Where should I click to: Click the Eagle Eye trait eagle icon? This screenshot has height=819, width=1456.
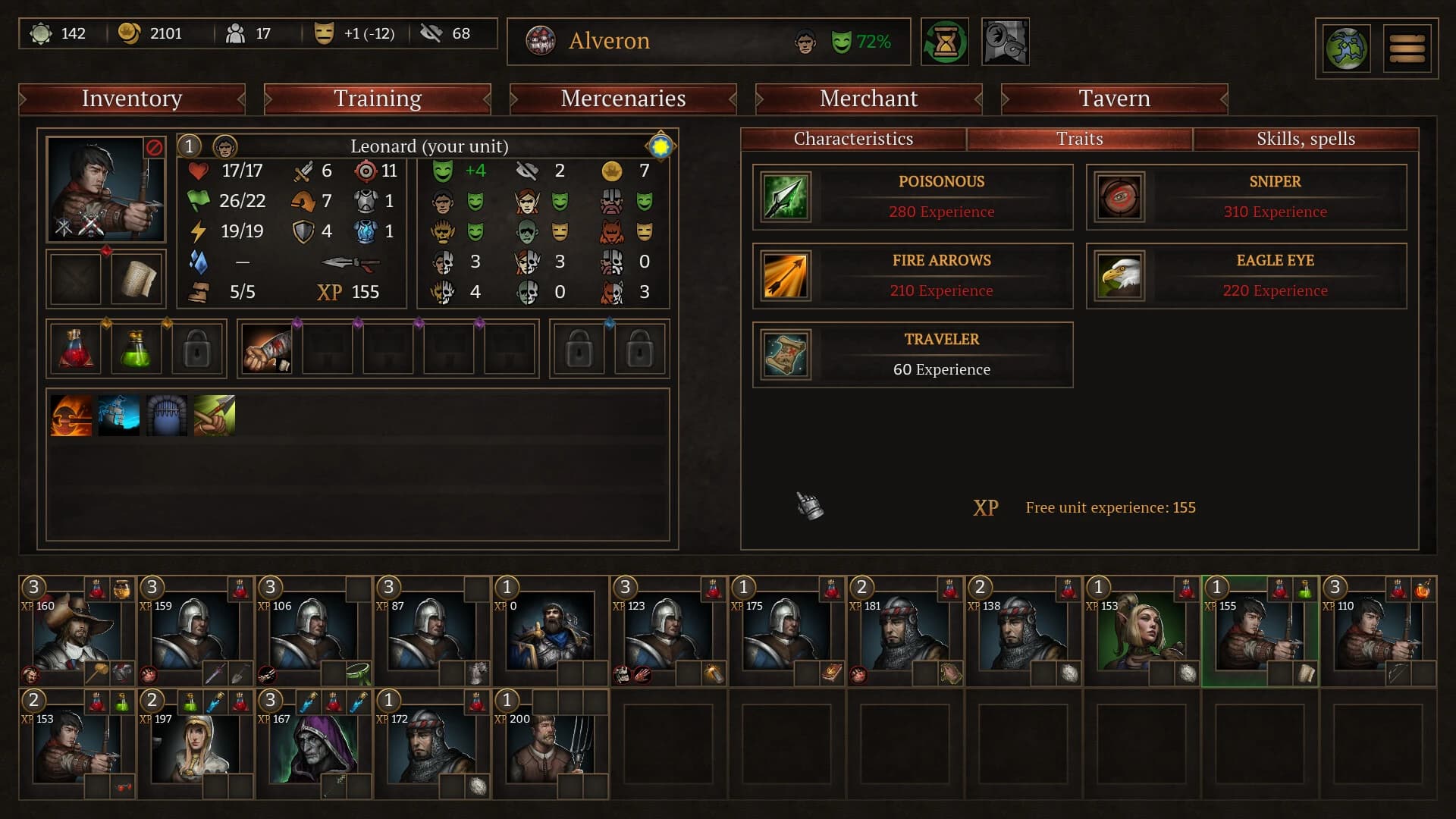pyautogui.click(x=1120, y=276)
